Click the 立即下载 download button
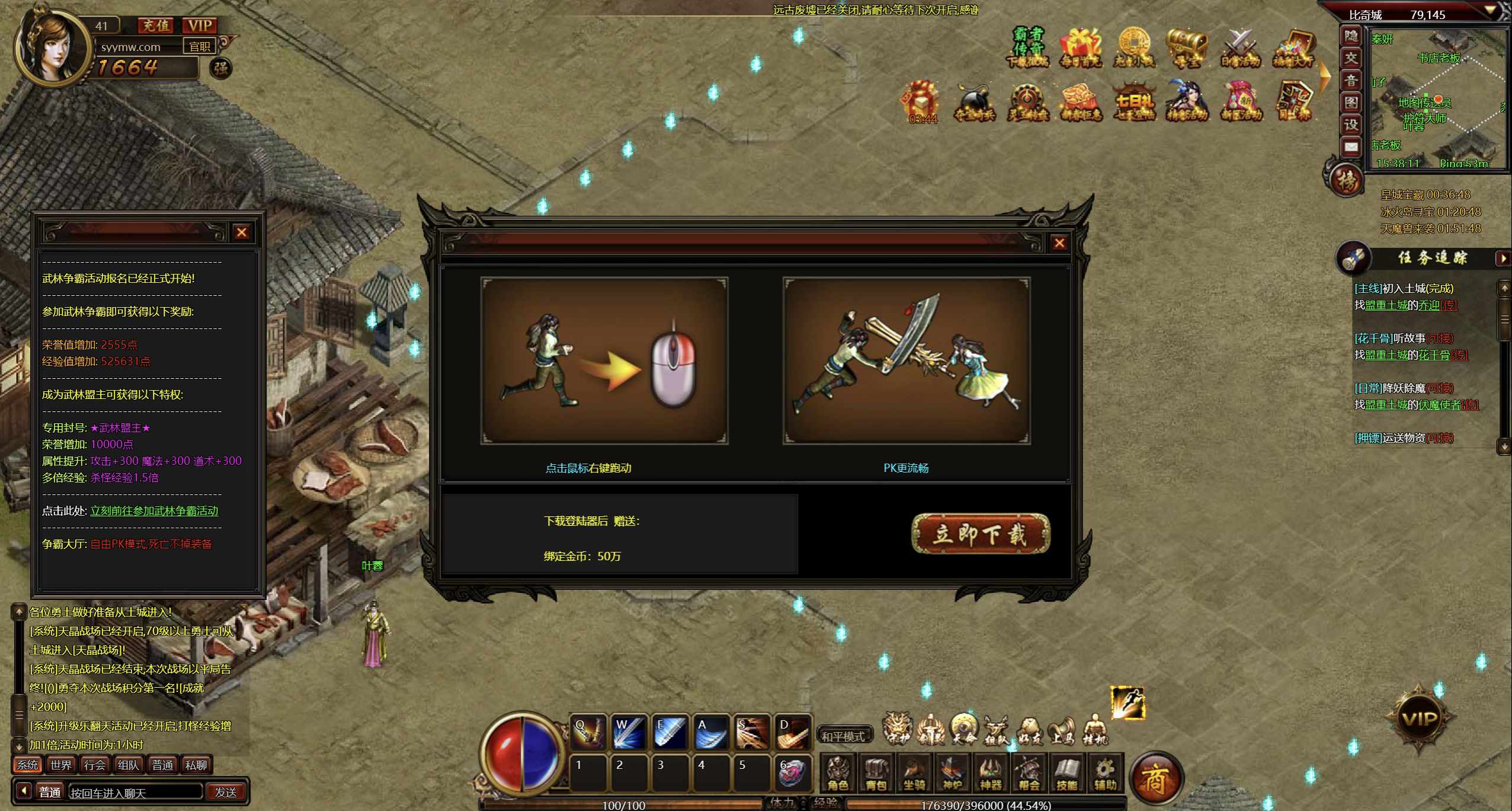Image resolution: width=1512 pixels, height=811 pixels. tap(981, 534)
